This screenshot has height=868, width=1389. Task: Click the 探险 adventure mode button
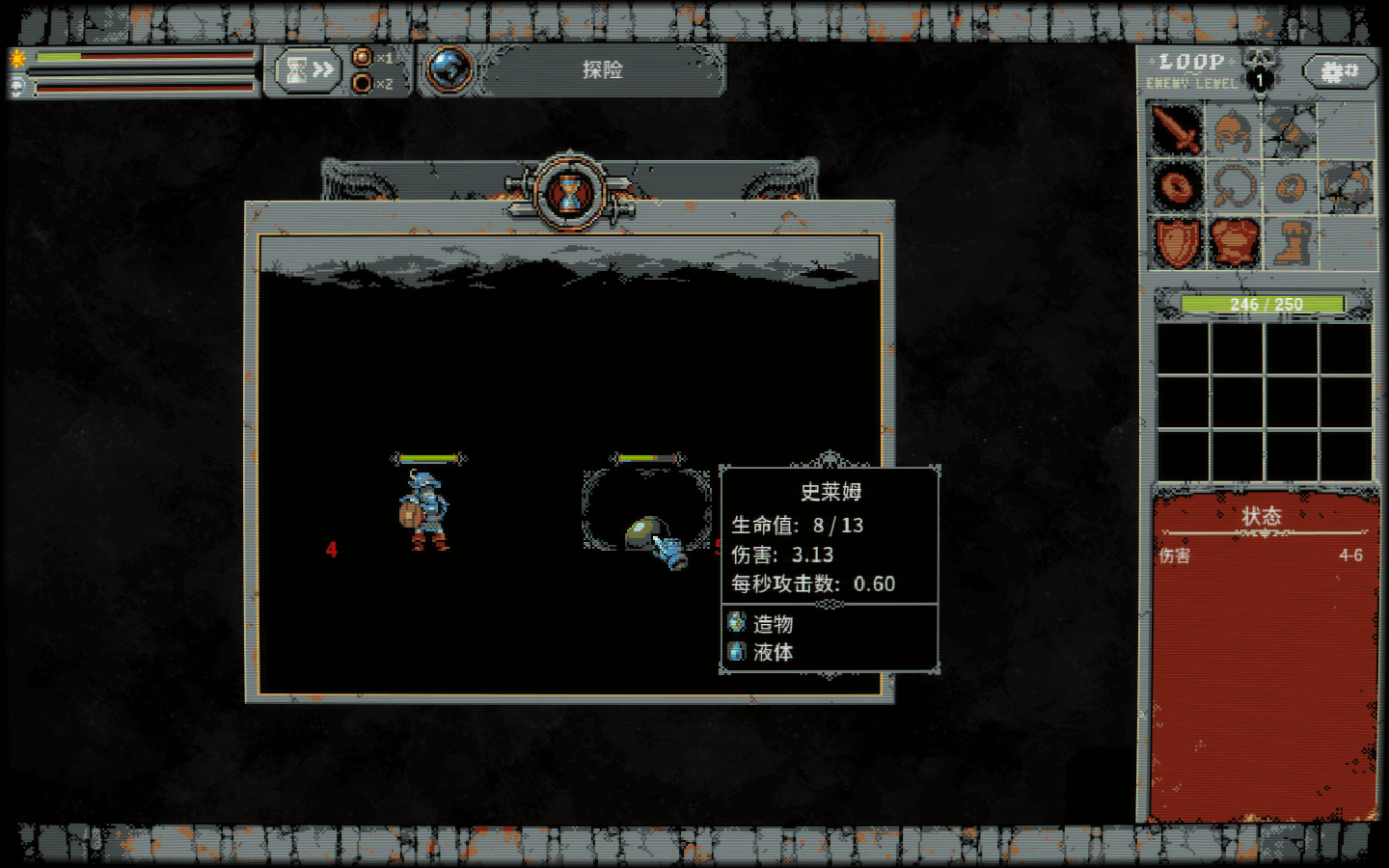point(602,70)
